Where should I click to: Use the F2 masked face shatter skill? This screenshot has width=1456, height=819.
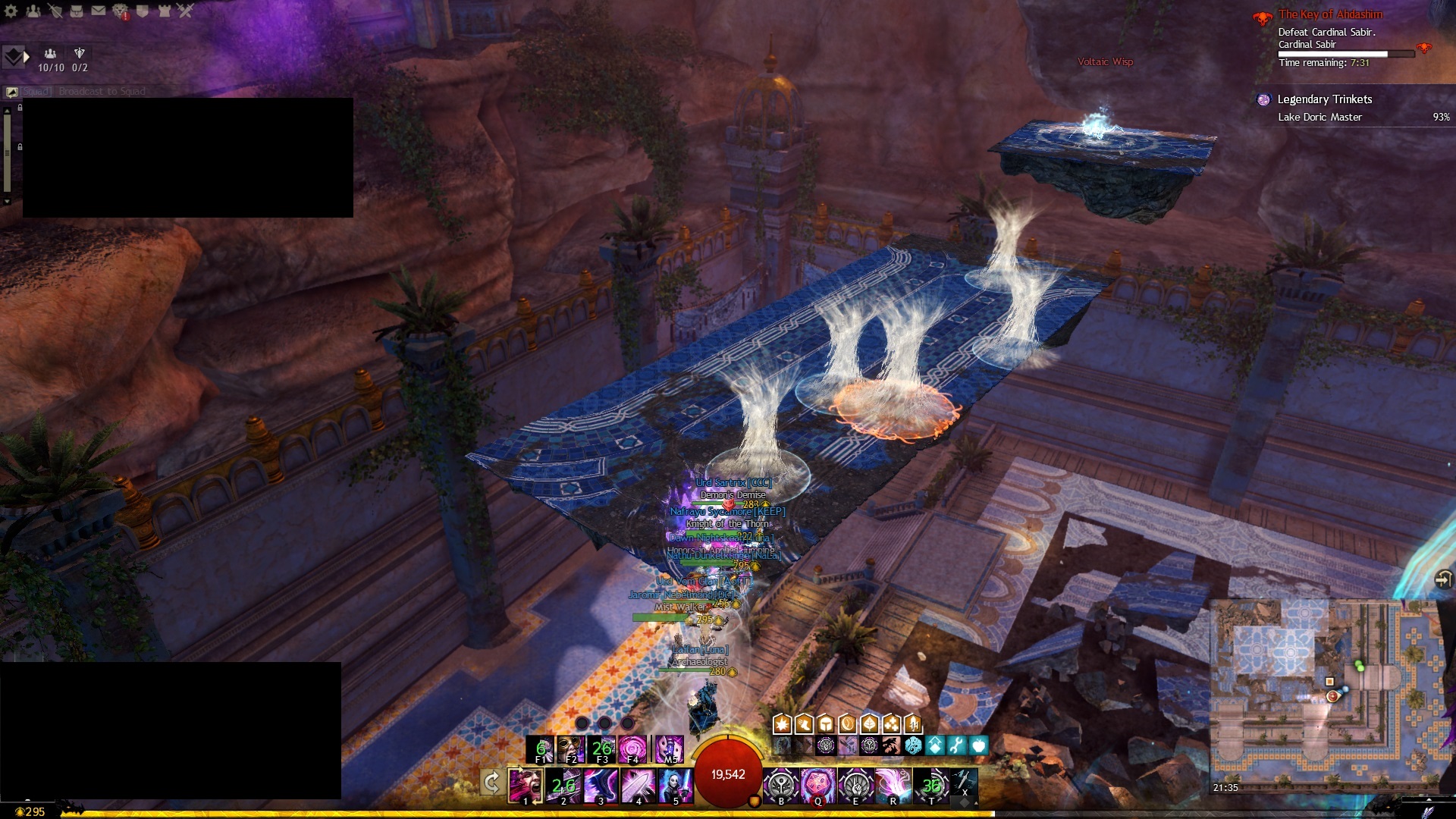(570, 749)
